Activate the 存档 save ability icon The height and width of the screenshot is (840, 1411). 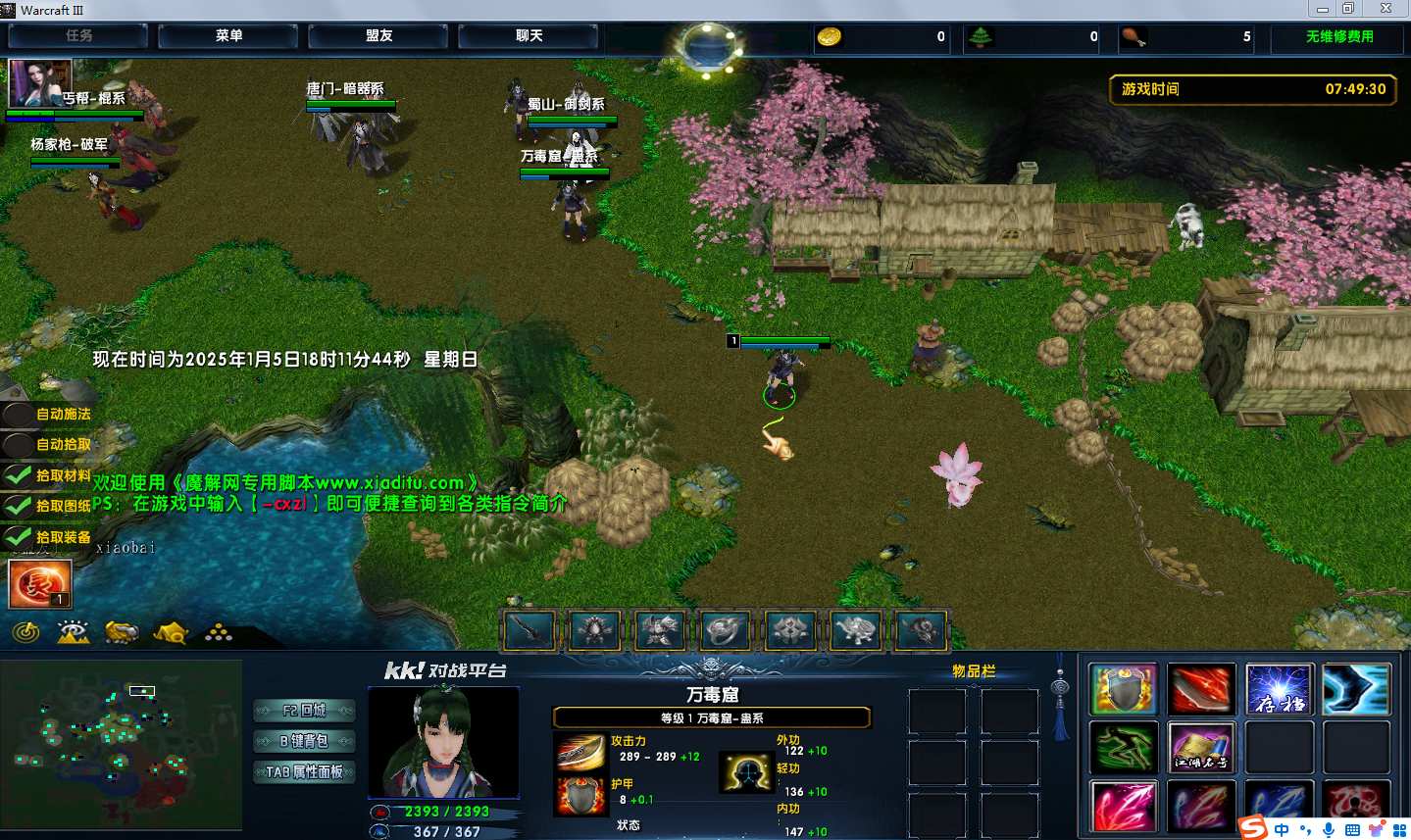1279,689
